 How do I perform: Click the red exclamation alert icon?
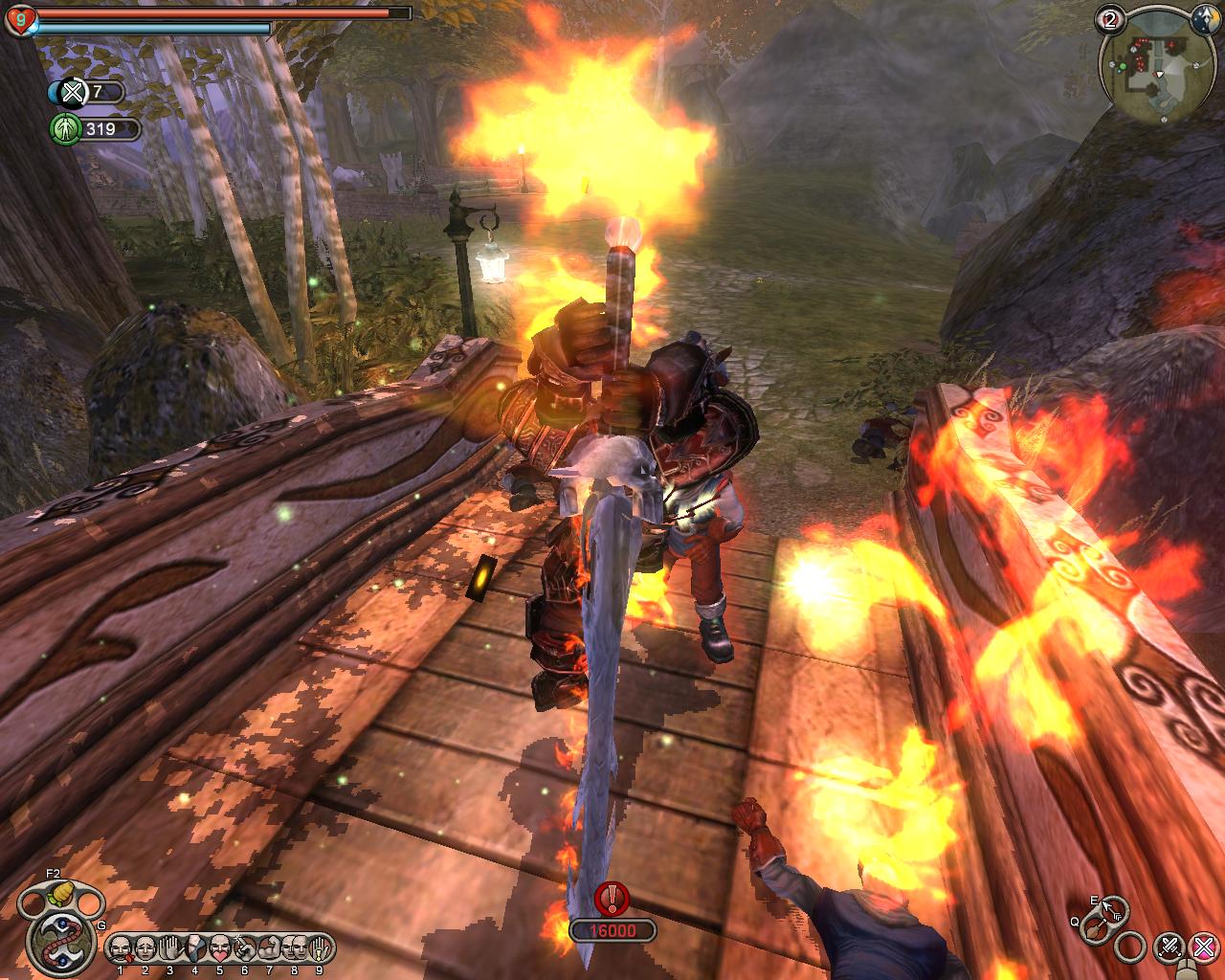tap(612, 899)
